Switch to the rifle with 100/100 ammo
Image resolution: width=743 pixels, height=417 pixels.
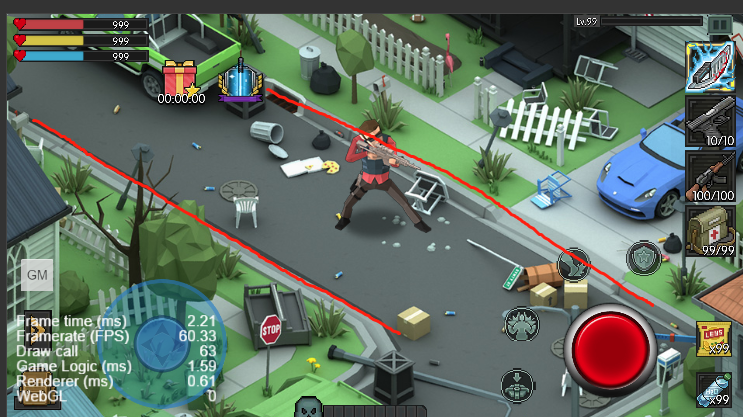tap(711, 177)
